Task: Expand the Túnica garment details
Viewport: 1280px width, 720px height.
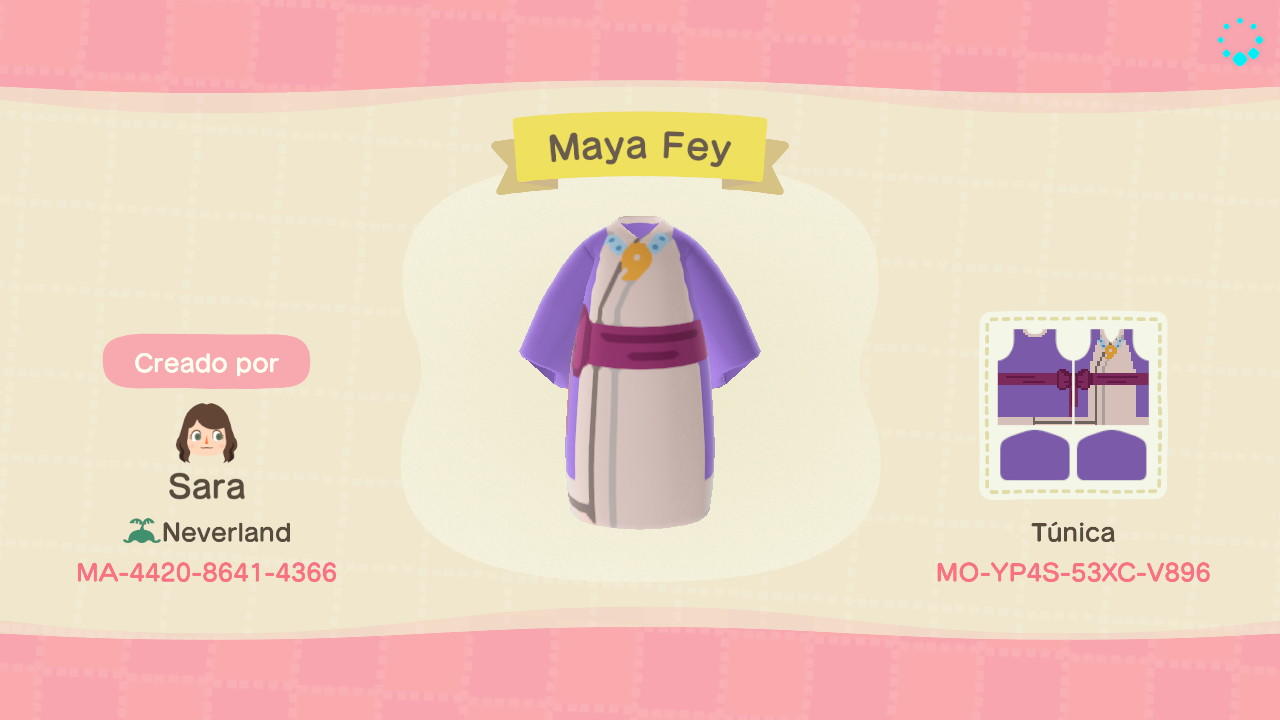Action: tap(1074, 533)
